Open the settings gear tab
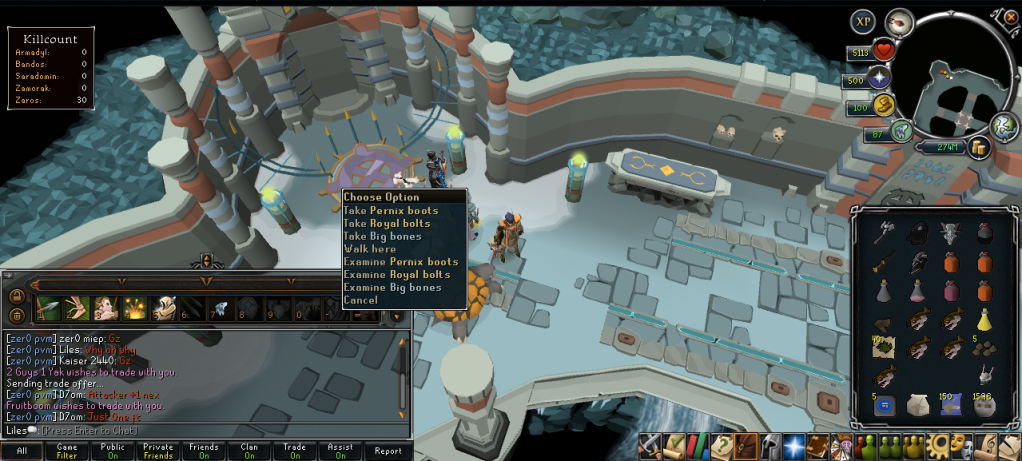 pyautogui.click(x=939, y=445)
